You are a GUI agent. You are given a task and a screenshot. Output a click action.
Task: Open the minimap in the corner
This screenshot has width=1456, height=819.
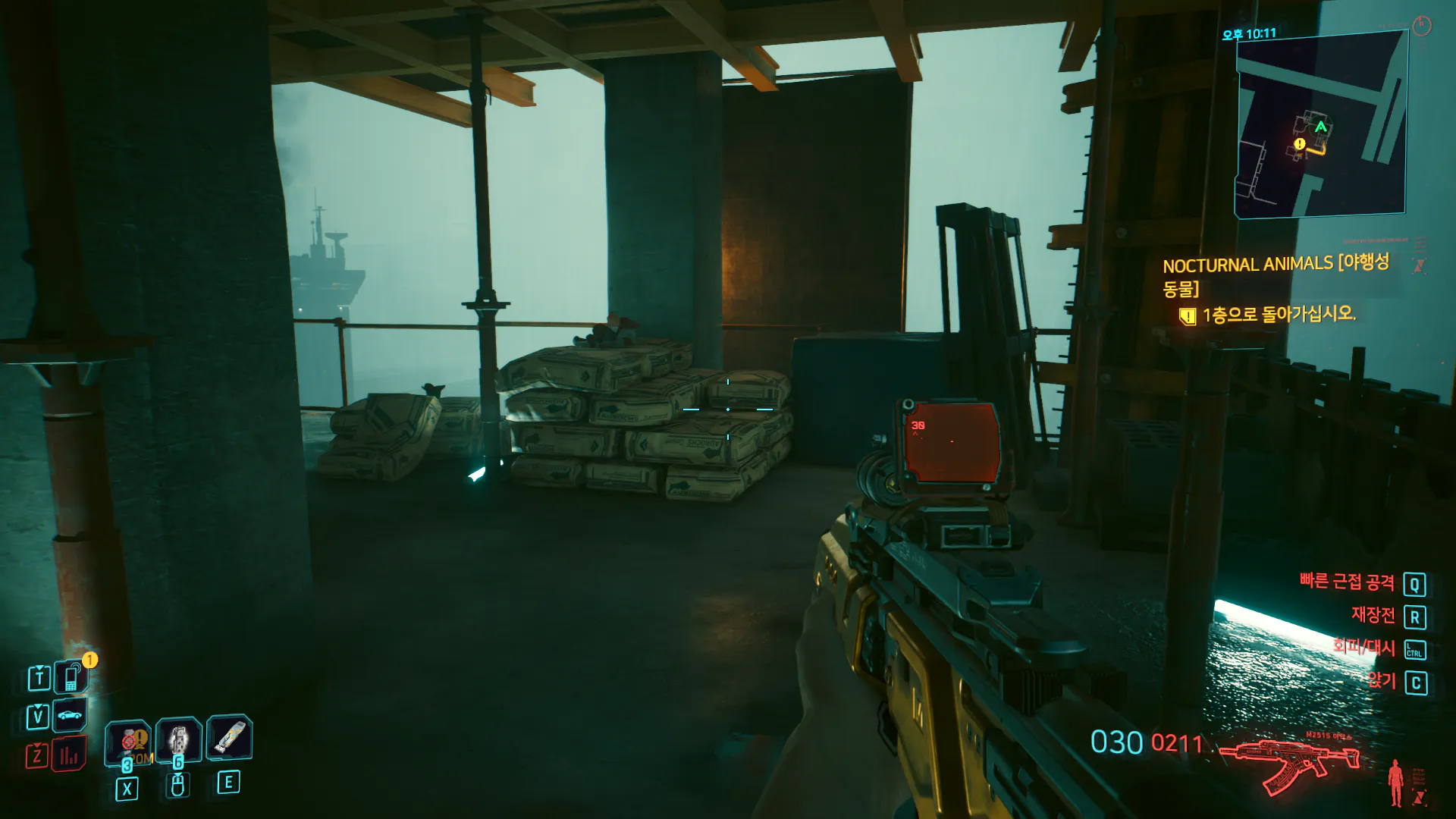pyautogui.click(x=1320, y=125)
